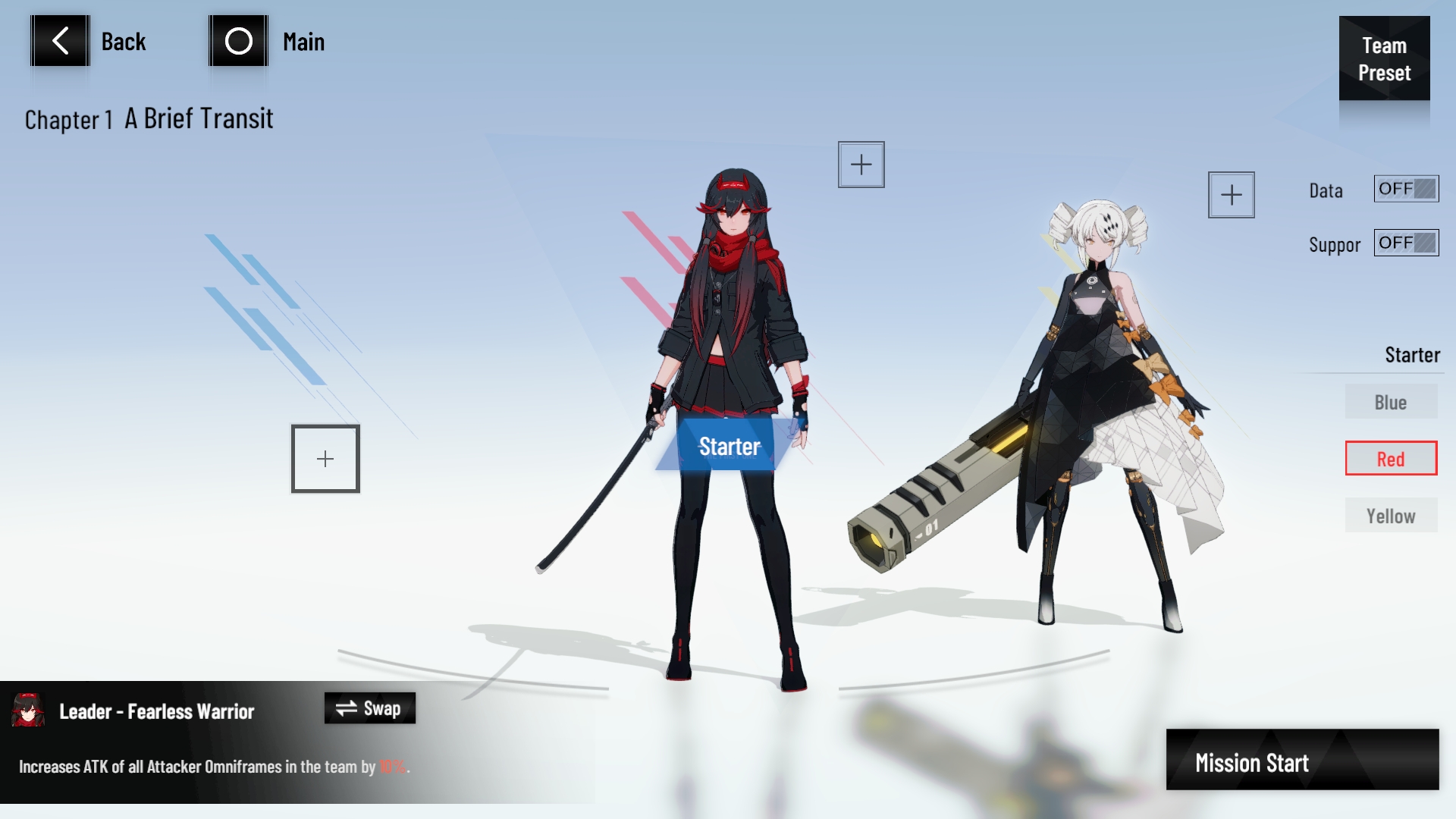Return to the Main menu
1456x819 pixels.
[239, 41]
